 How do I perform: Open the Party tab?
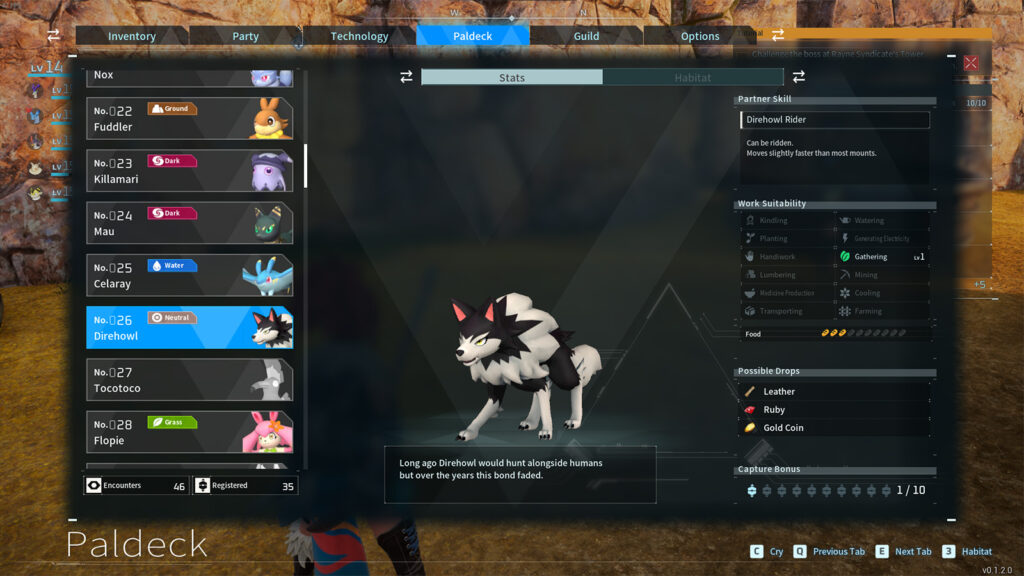click(x=245, y=36)
